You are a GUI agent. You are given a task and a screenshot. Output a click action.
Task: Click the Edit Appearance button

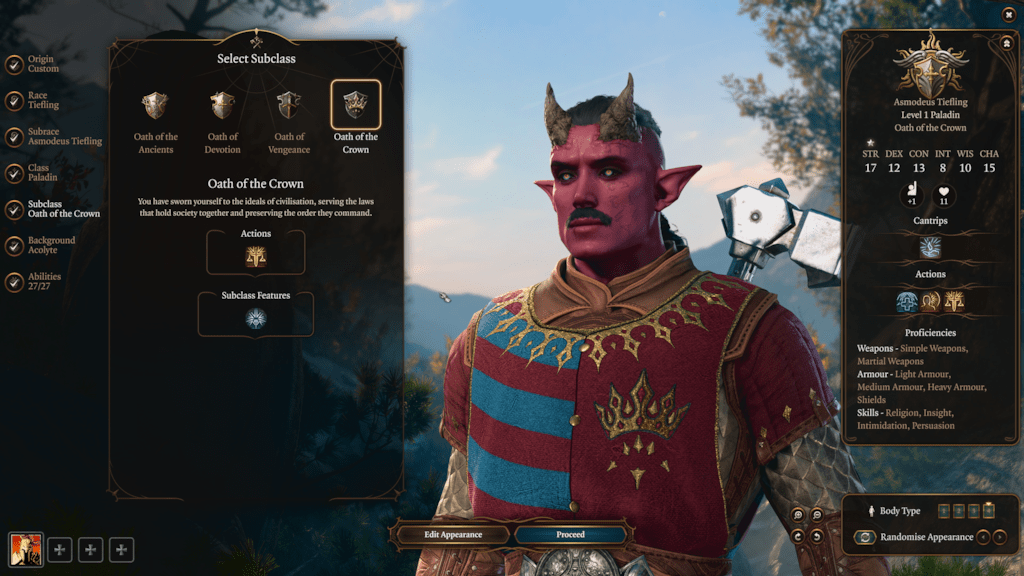click(453, 534)
